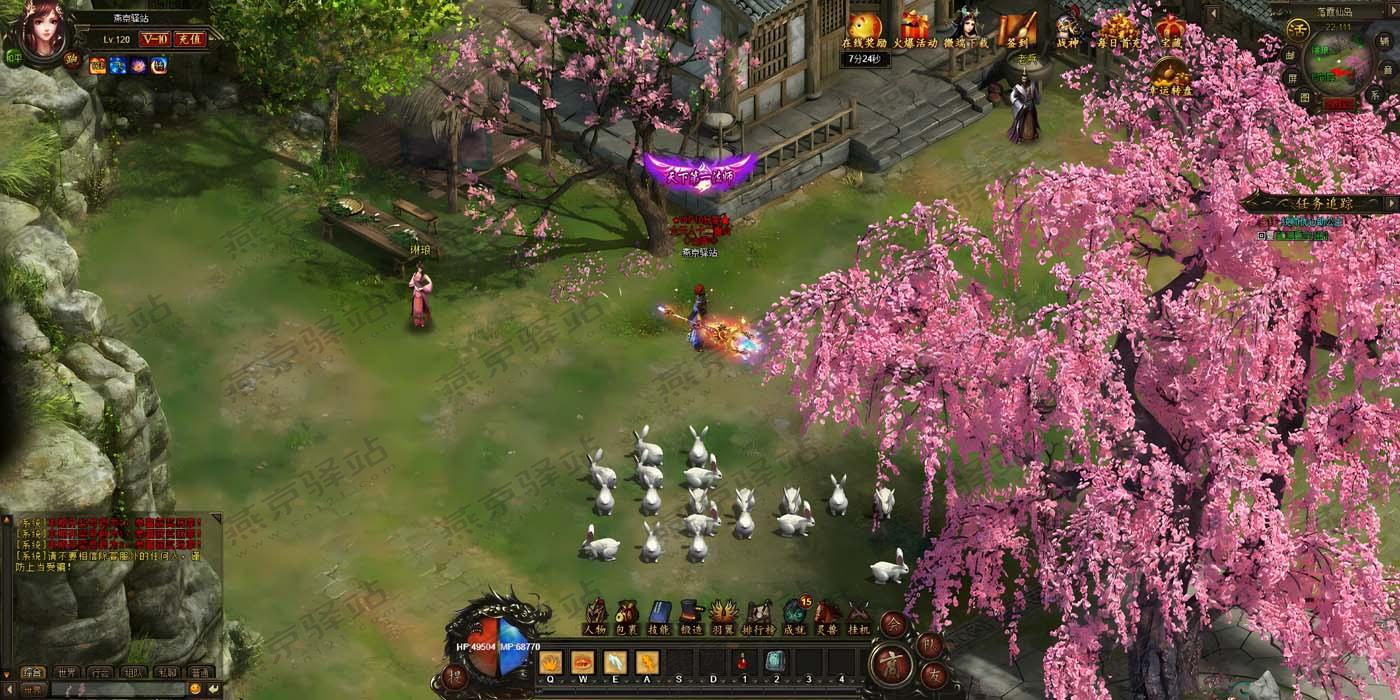The image size is (1400, 700).
Task: Open the 成就 achievements icon
Action: [794, 613]
